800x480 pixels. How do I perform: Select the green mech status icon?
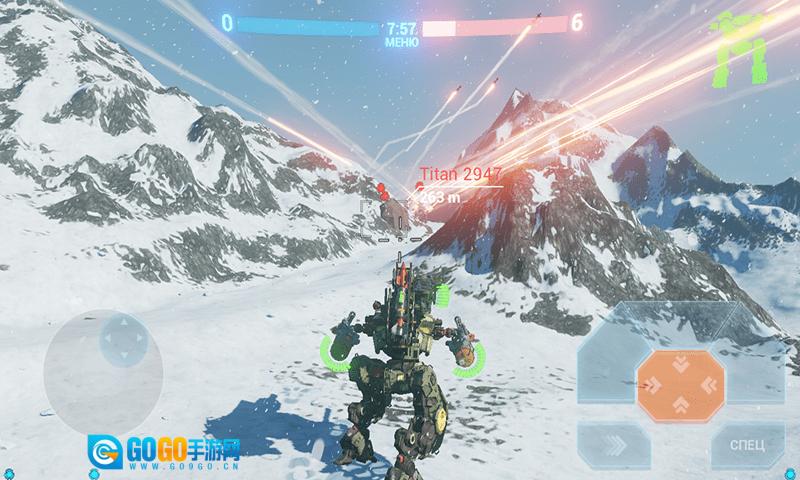point(741,47)
